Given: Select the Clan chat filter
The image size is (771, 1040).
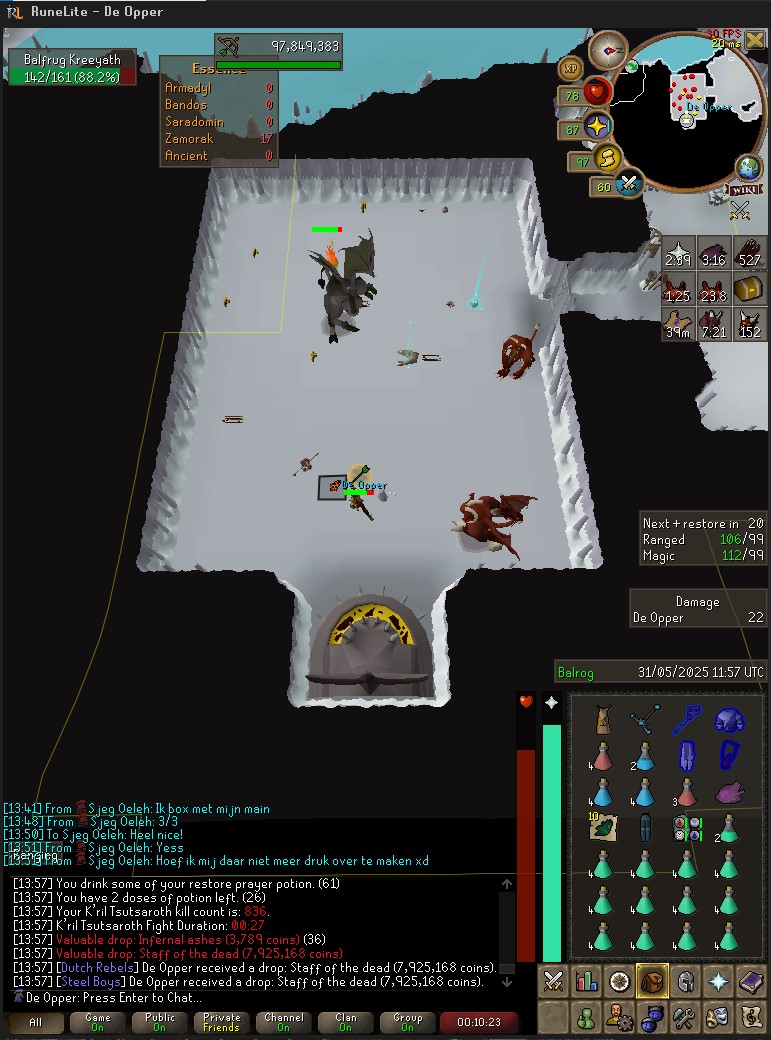Looking at the screenshot, I should click(345, 1022).
